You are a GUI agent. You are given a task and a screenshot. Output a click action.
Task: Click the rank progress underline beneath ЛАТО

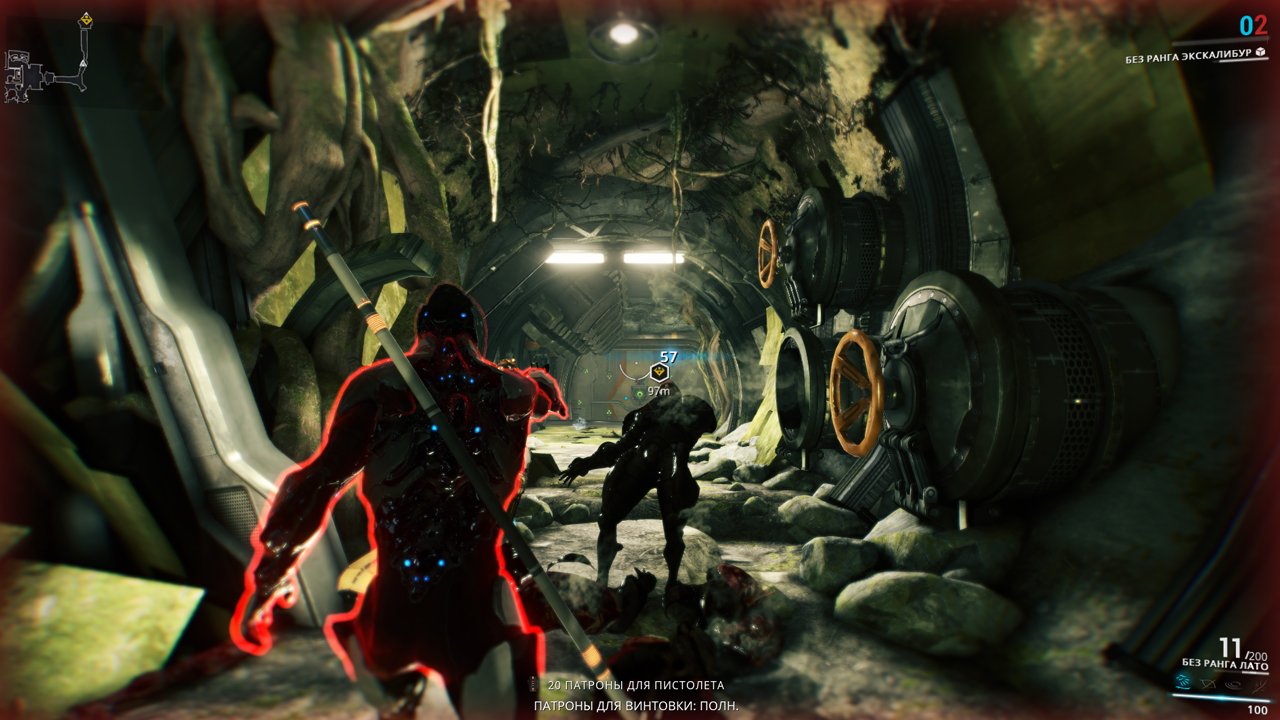pyautogui.click(x=1255, y=672)
